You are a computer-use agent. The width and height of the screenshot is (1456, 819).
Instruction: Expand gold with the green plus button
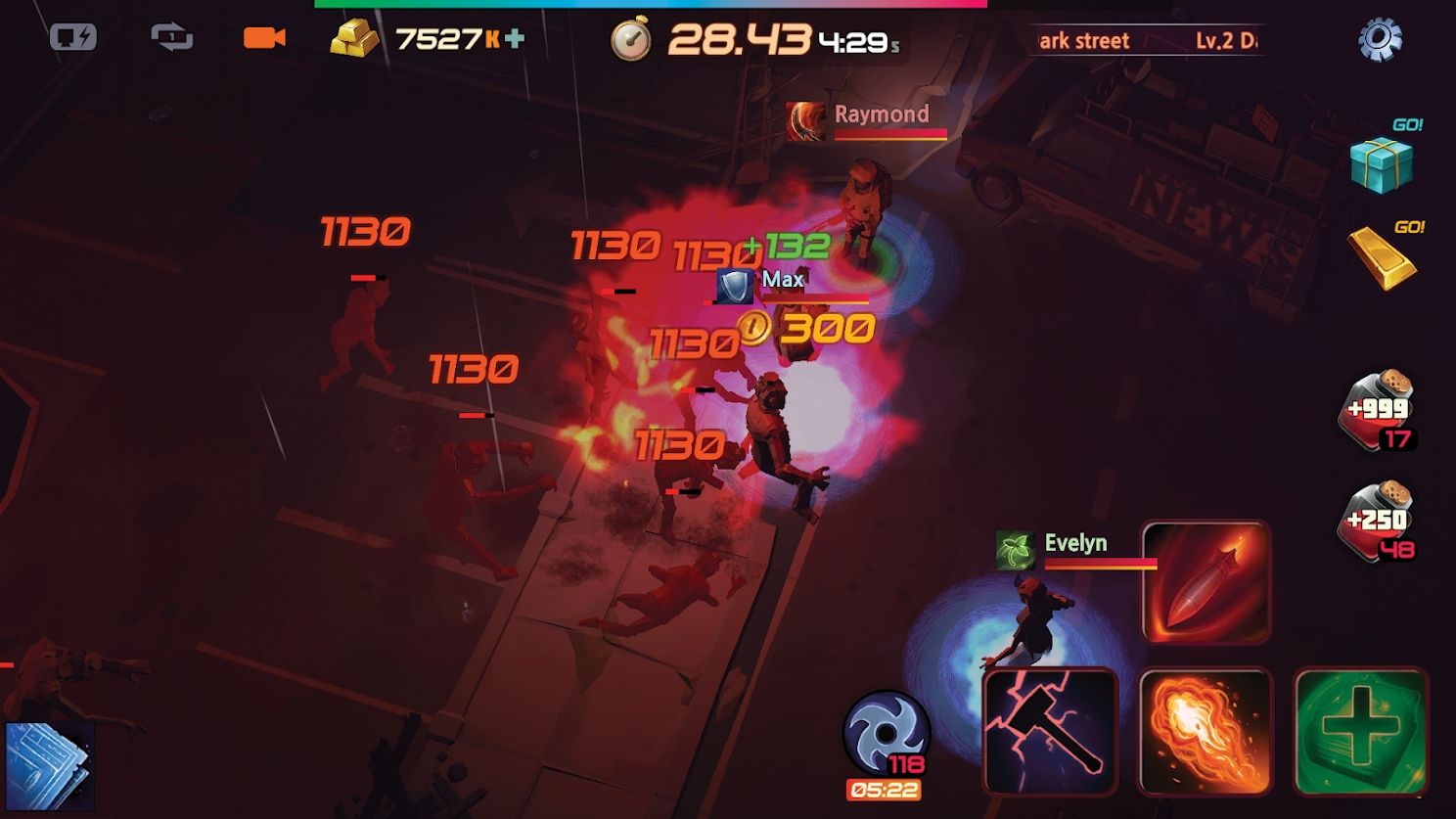point(516,37)
